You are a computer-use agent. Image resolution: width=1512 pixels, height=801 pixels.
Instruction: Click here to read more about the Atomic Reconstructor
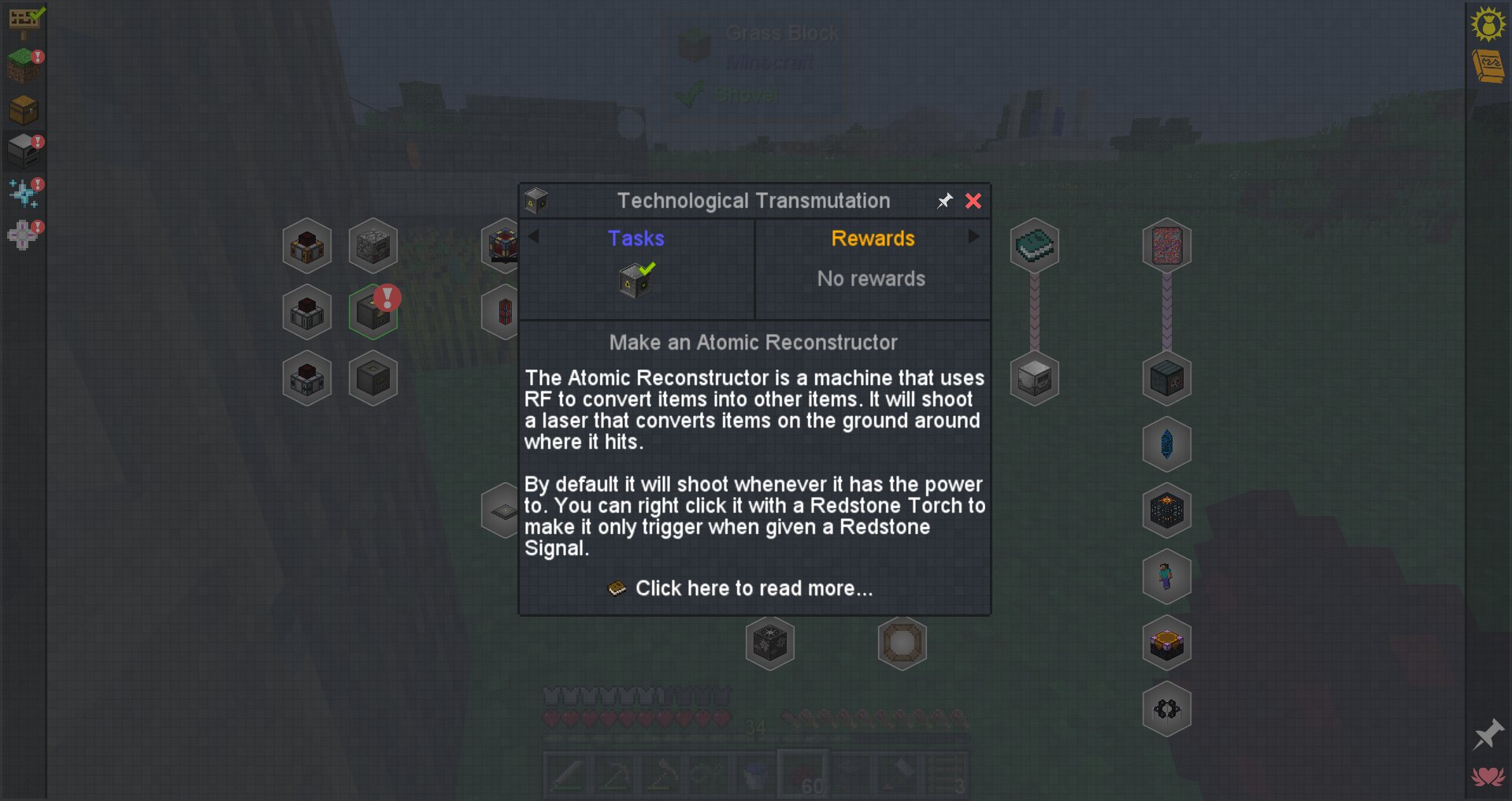click(x=754, y=588)
